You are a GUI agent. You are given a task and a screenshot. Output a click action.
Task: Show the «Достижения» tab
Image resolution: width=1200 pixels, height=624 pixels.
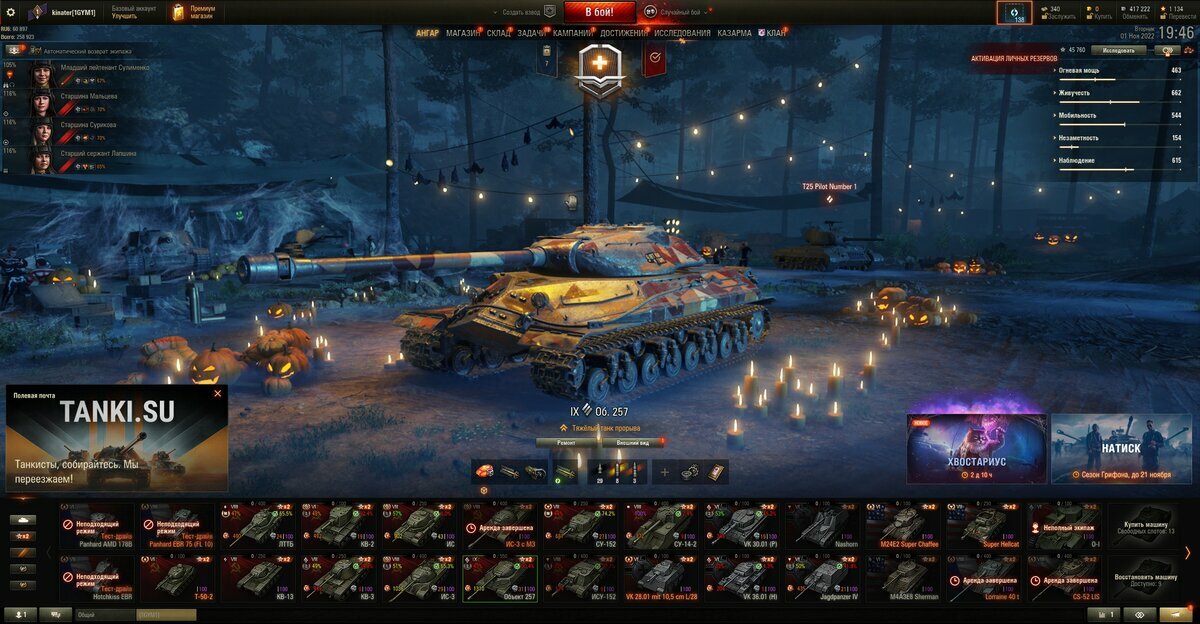coord(623,33)
